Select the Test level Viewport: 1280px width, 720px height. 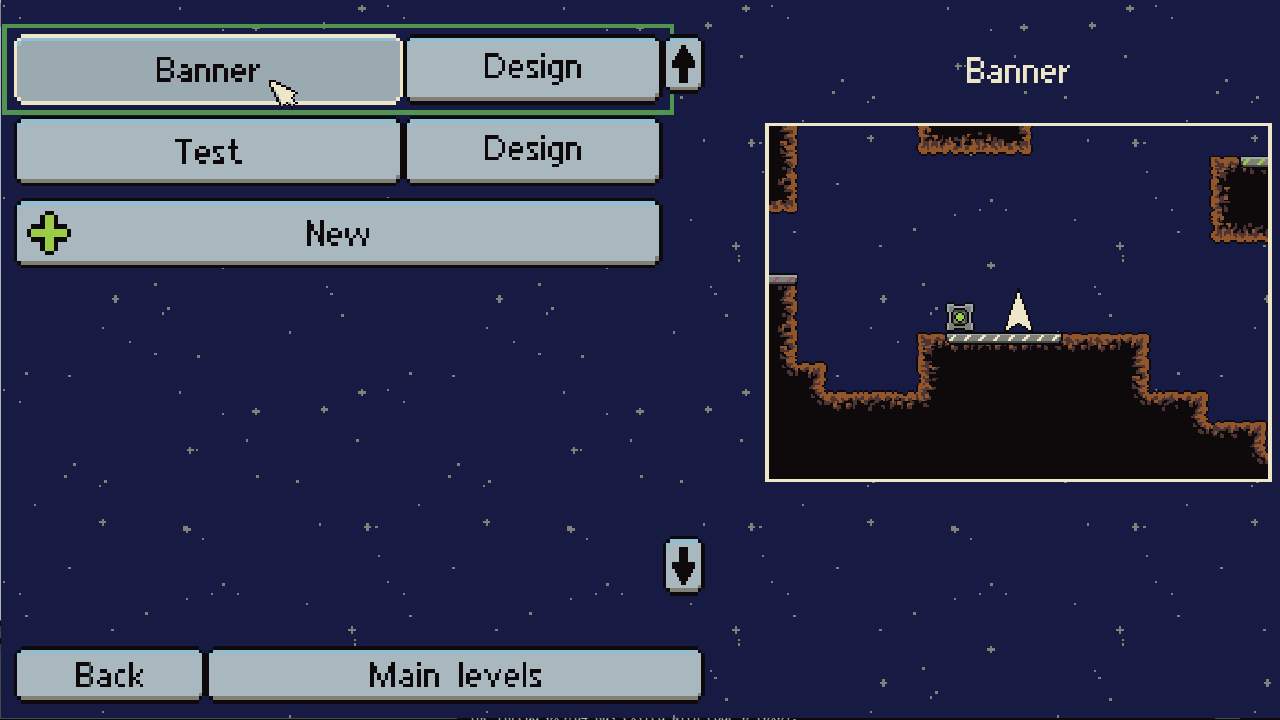click(207, 151)
